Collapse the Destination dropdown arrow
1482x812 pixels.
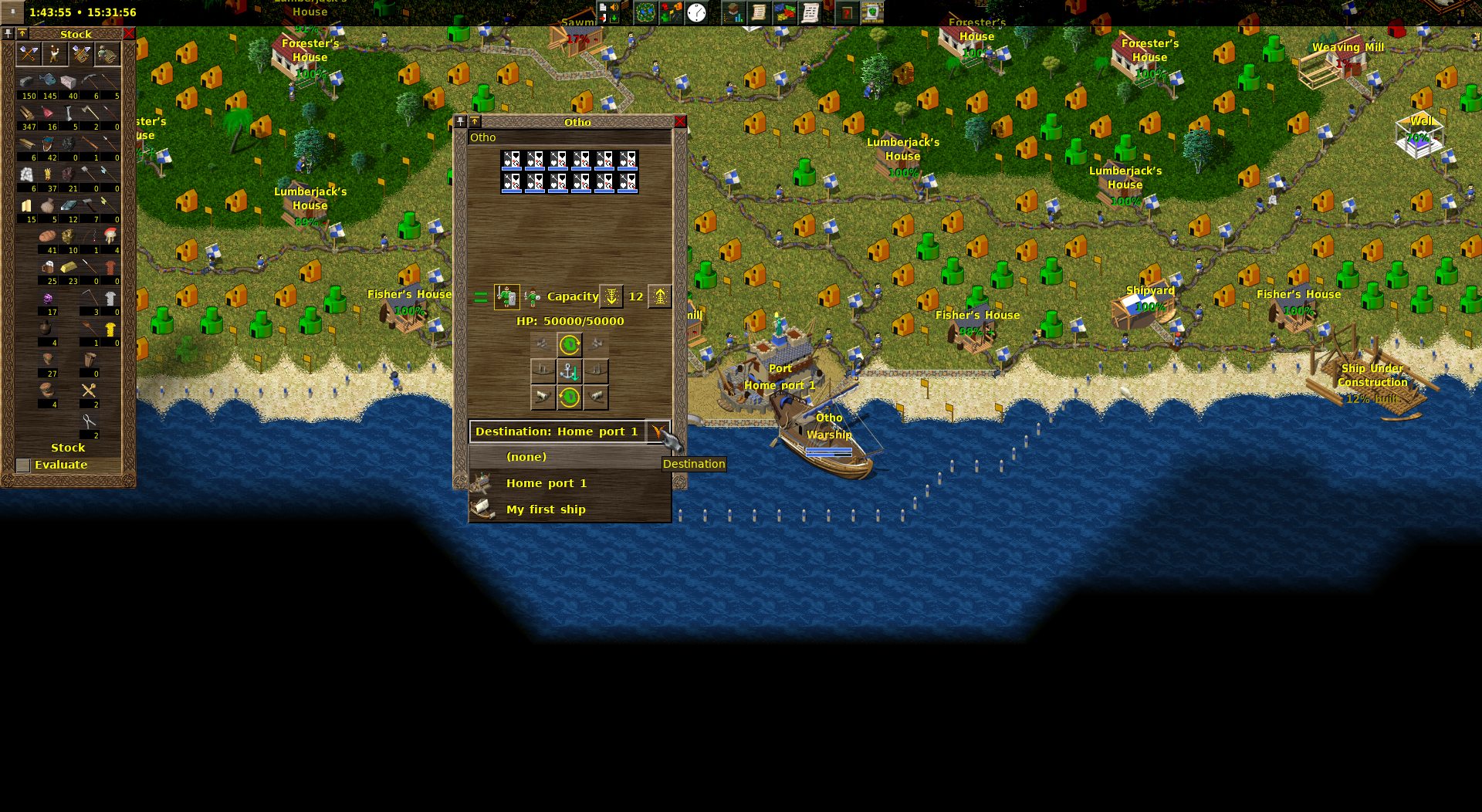coord(658,431)
